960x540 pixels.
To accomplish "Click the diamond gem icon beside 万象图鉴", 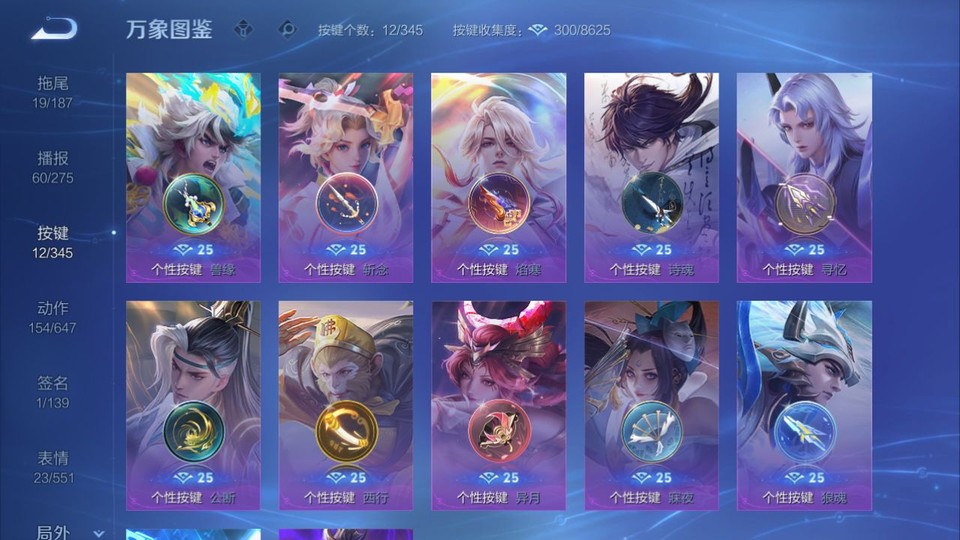I will tap(243, 29).
